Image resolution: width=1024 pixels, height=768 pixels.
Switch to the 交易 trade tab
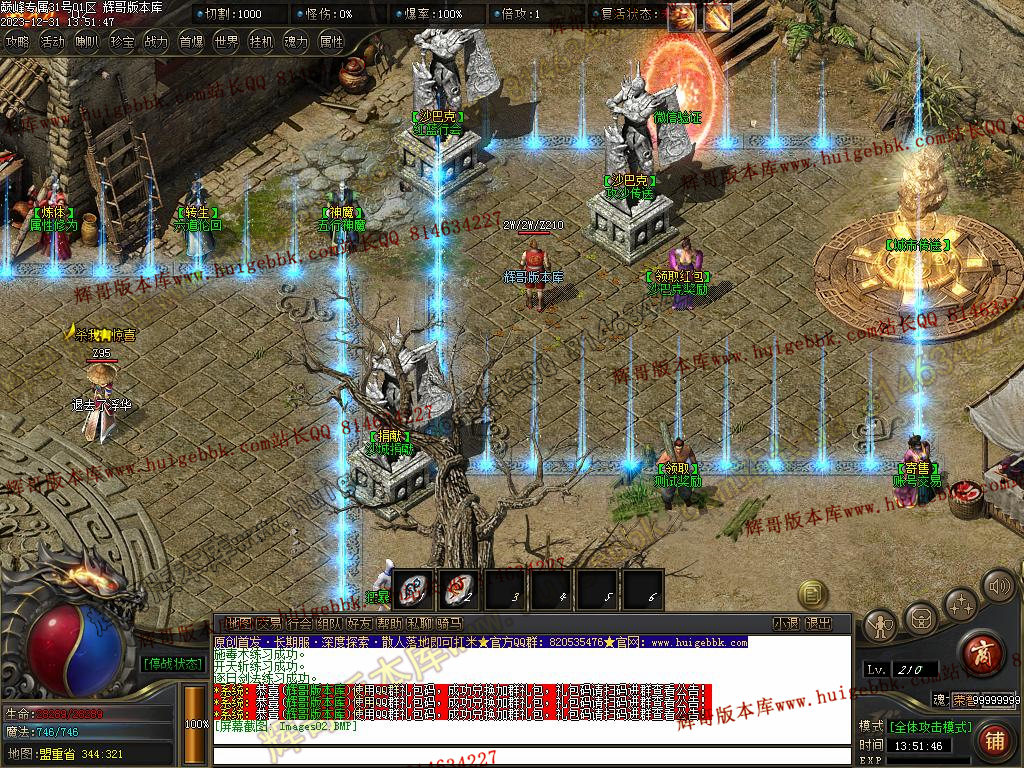coord(269,624)
